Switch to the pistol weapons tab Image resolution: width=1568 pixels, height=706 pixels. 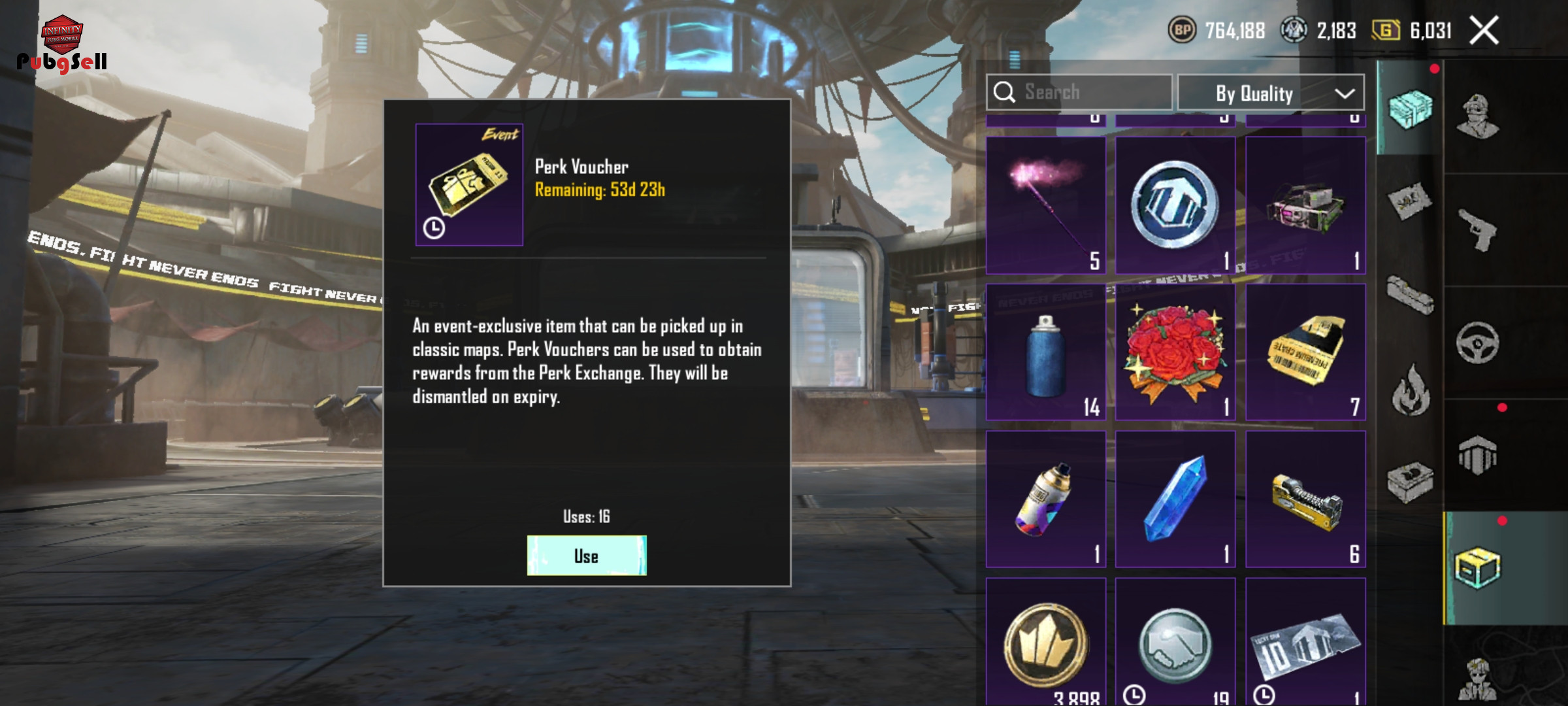1478,230
